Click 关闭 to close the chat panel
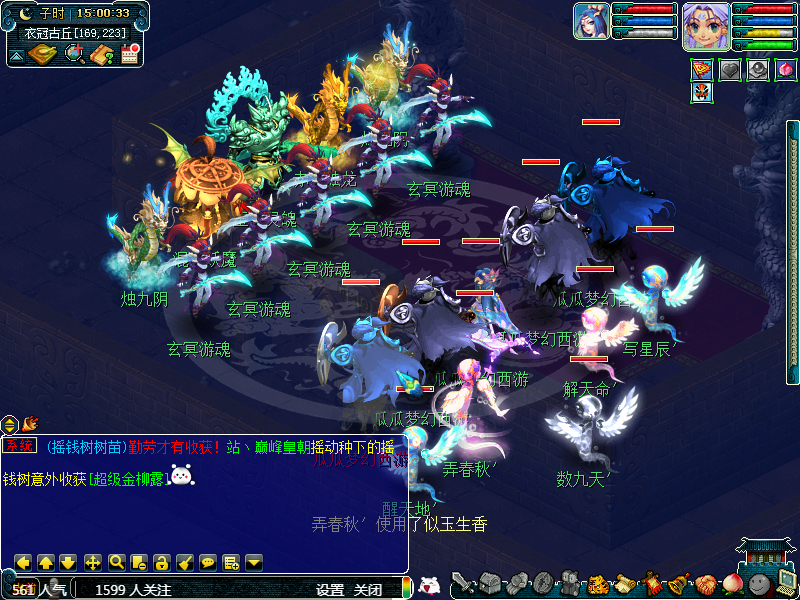The image size is (800, 600). (368, 590)
